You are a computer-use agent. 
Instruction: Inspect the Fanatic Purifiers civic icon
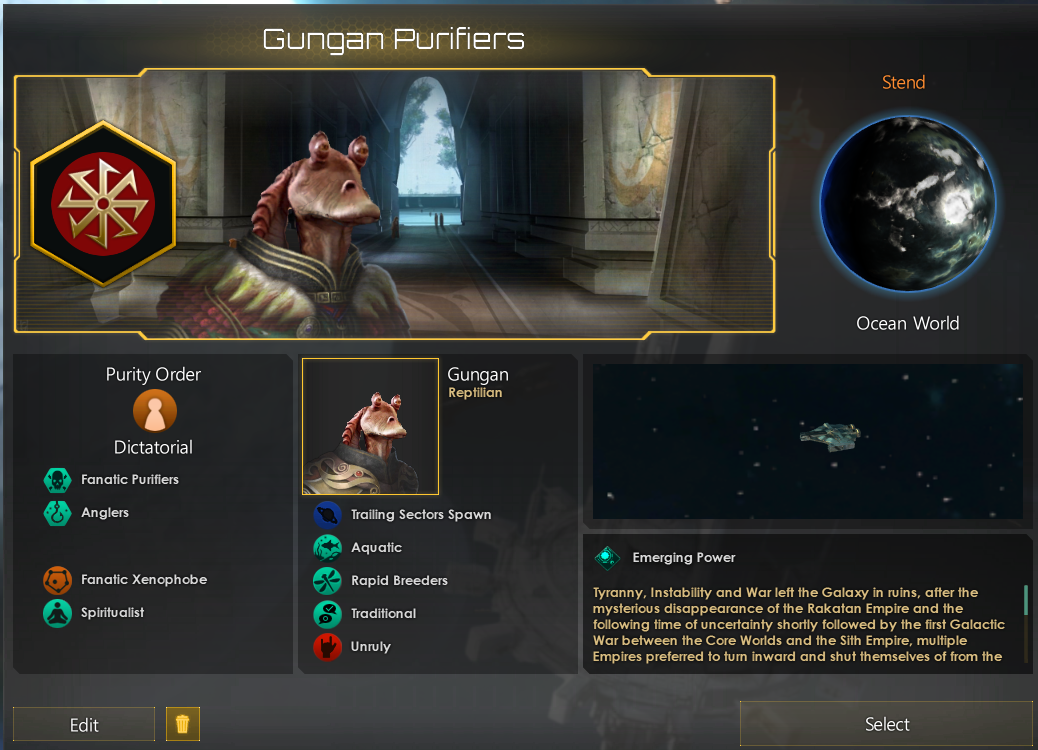[58, 480]
